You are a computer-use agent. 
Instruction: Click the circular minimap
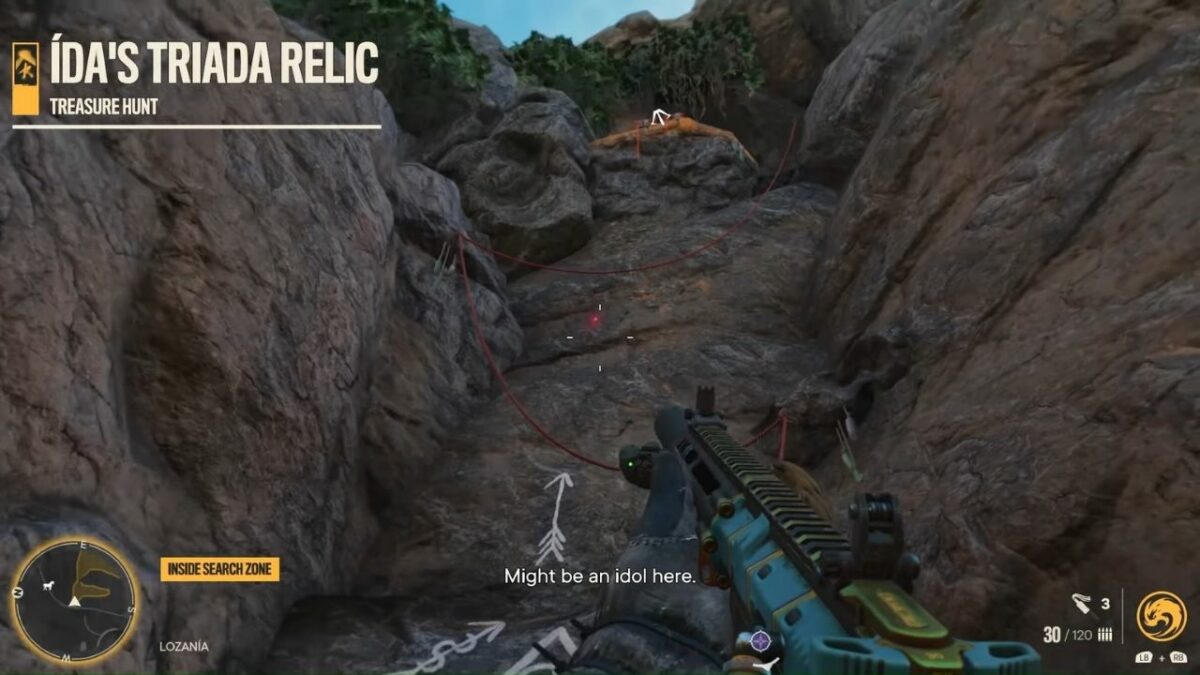click(74, 600)
